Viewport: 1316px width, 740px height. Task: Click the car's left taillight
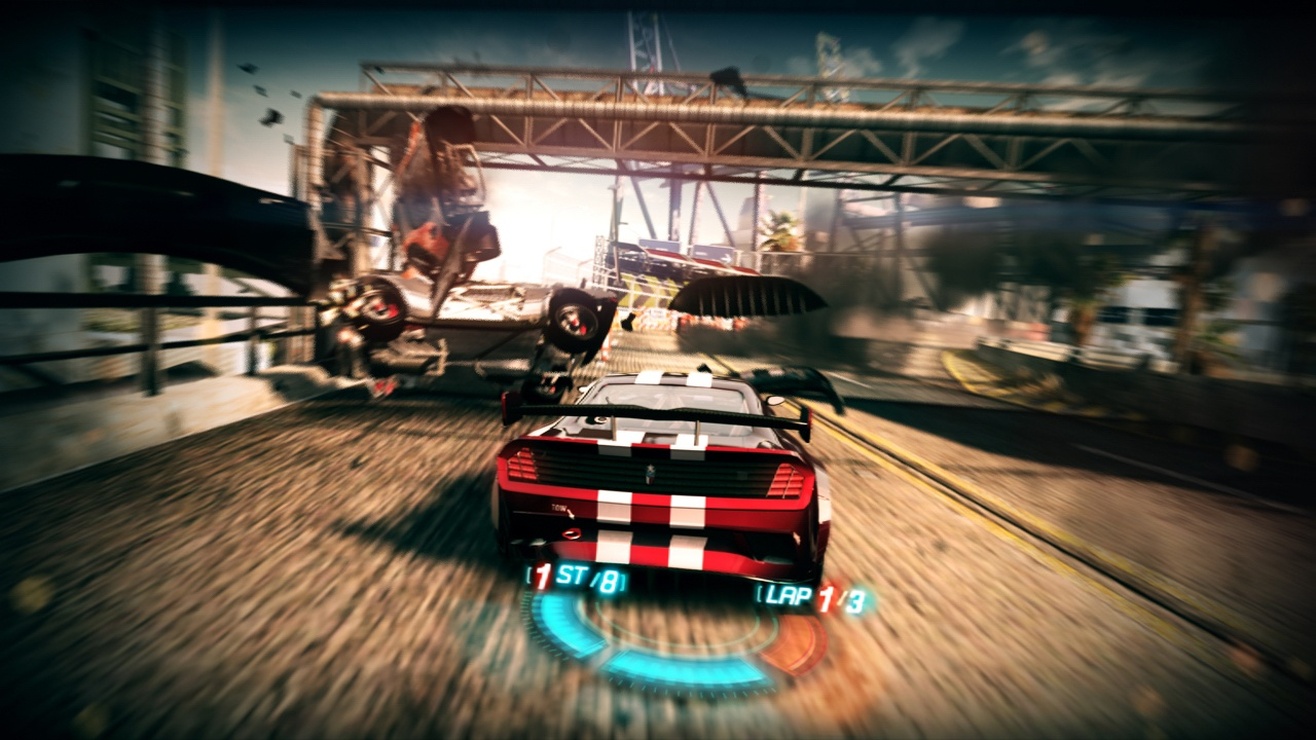pyautogui.click(x=520, y=465)
